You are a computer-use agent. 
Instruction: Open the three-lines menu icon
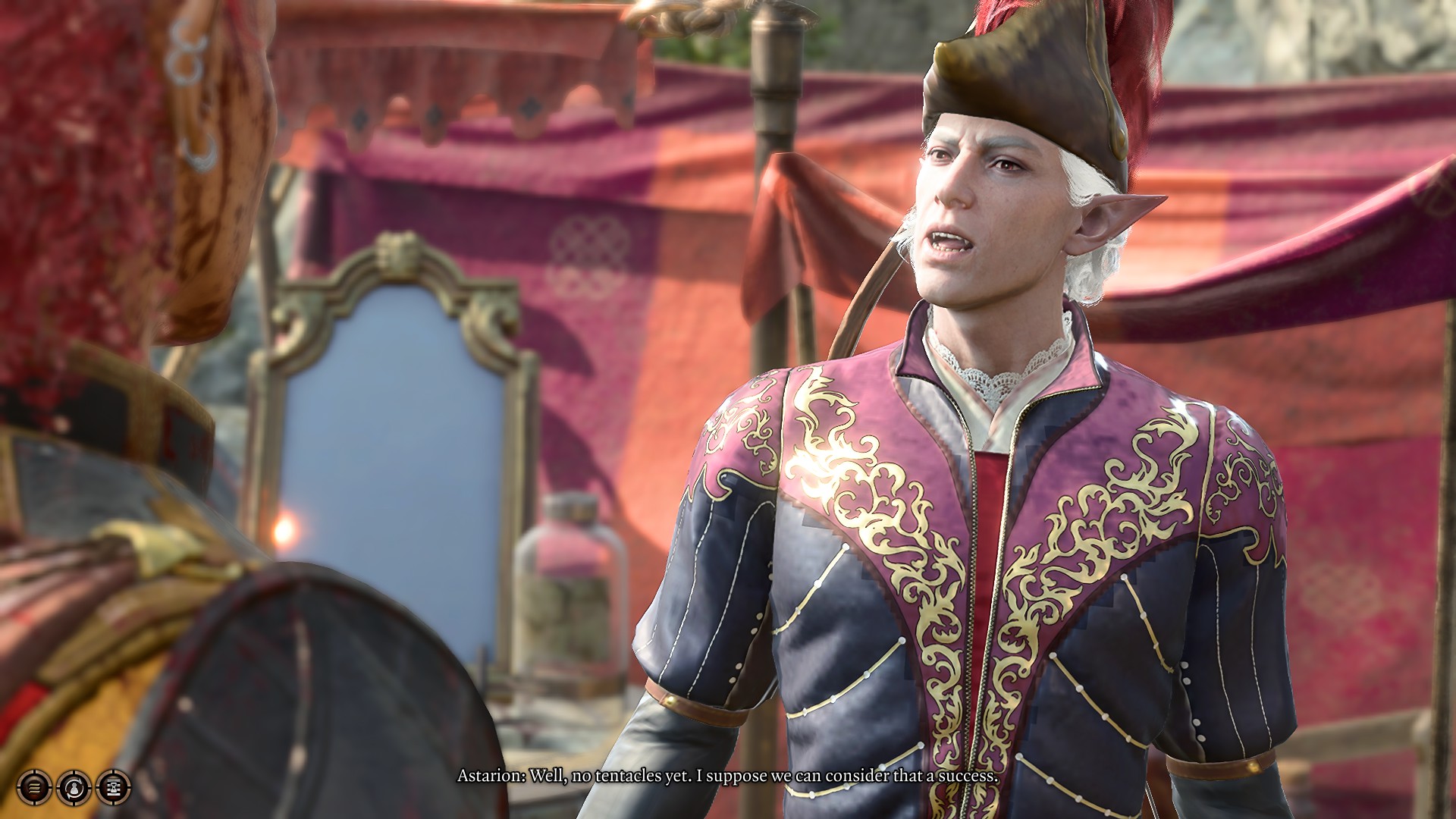35,787
